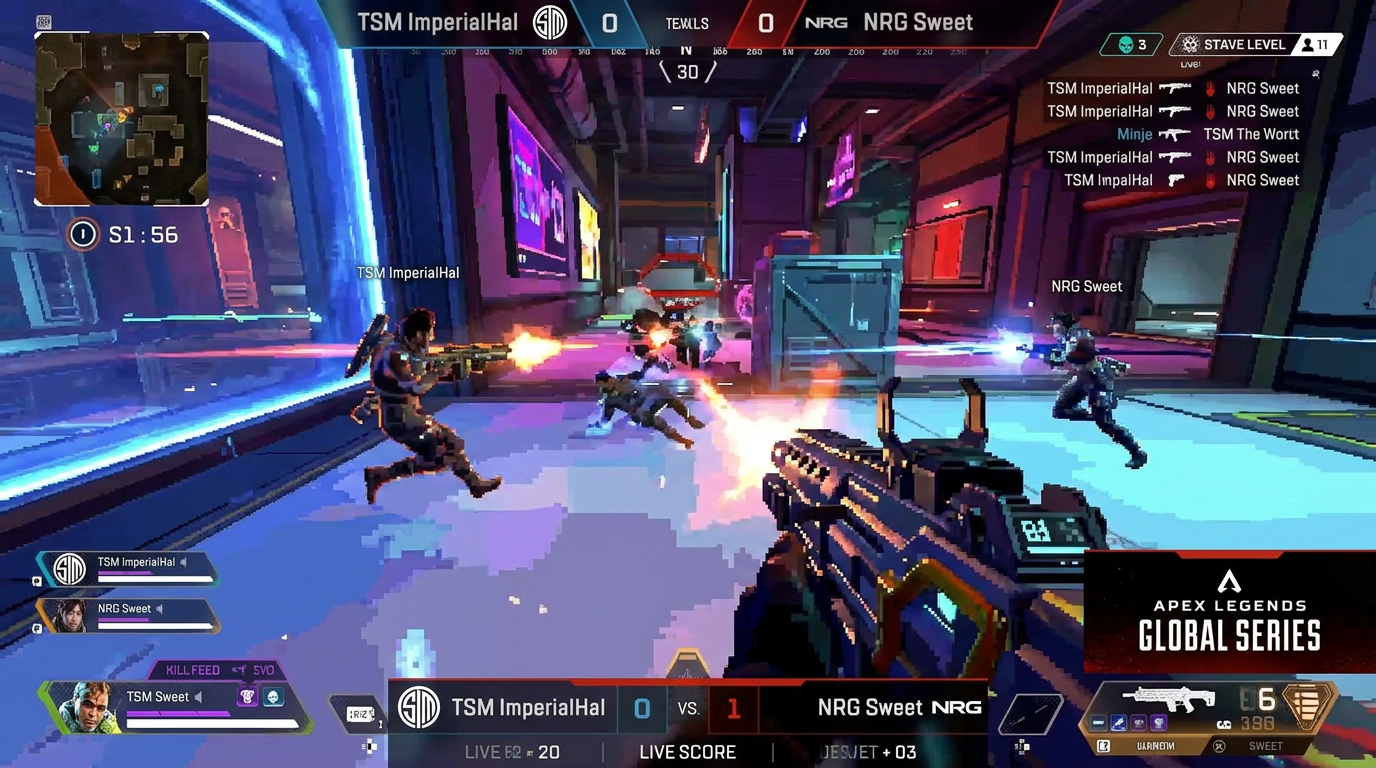The image size is (1376, 768).
Task: Click TSM Sweet's legend portrait in kill feed banner
Action: pyautogui.click(x=90, y=707)
